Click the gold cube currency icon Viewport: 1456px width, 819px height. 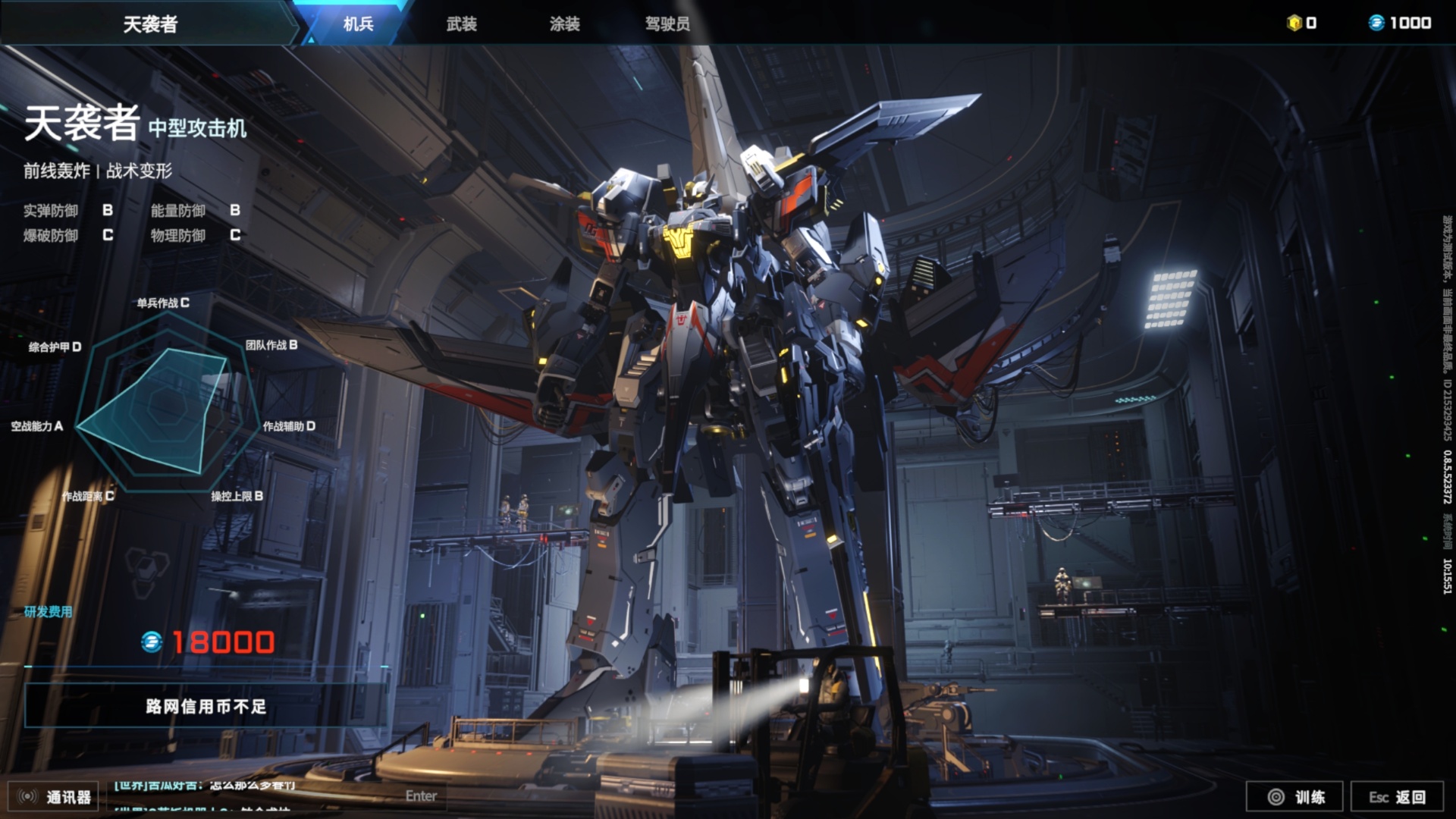1294,23
